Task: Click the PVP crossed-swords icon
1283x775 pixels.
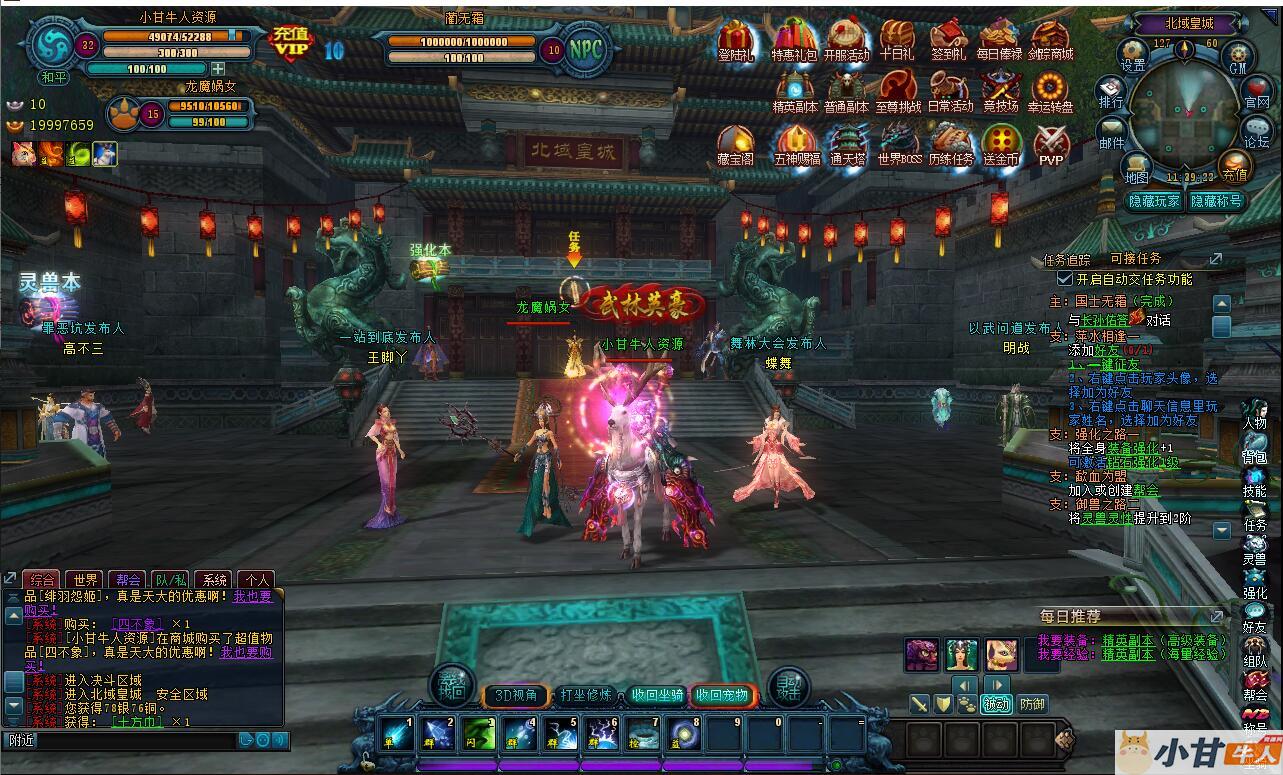Action: [1051, 143]
